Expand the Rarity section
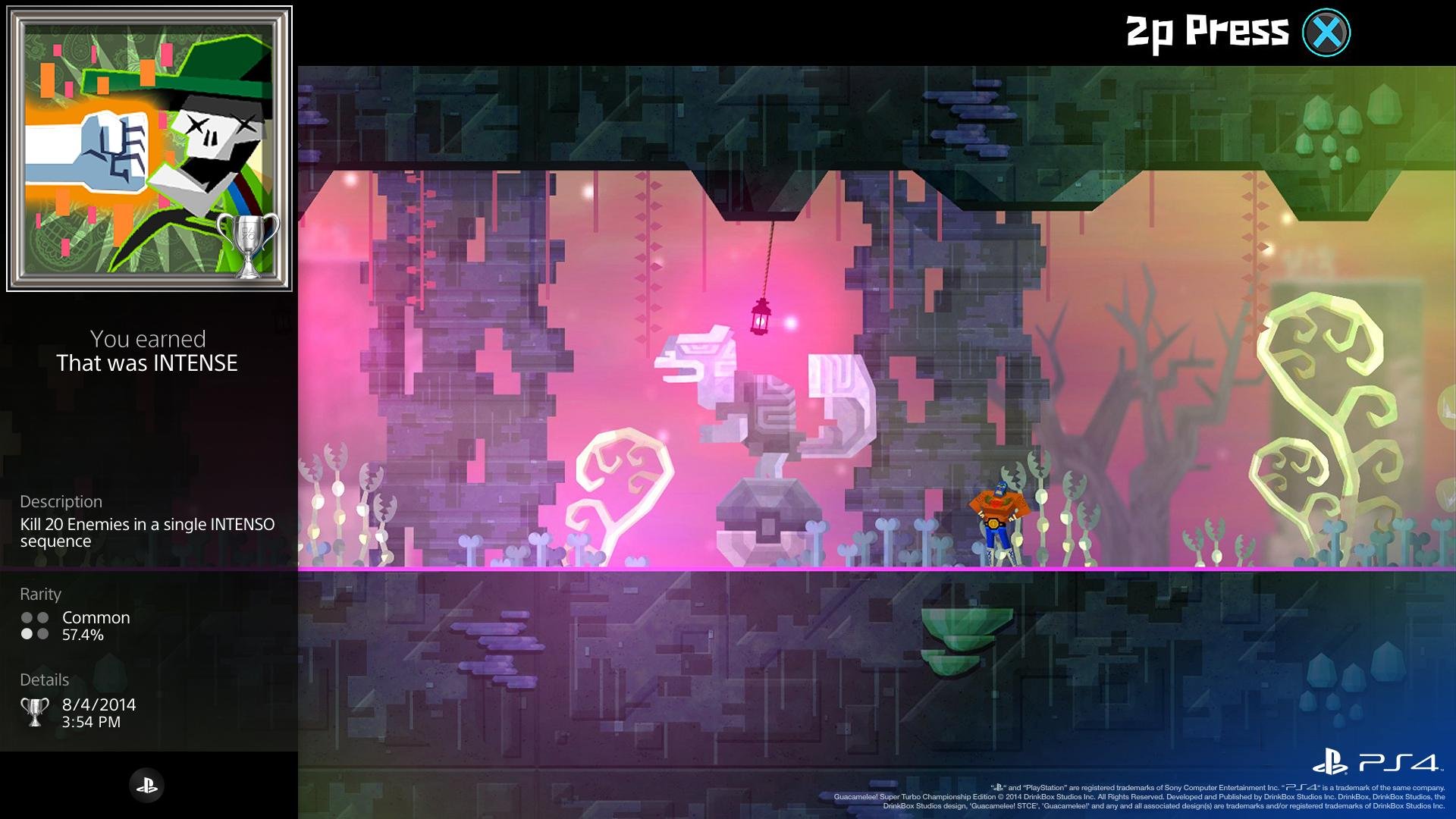This screenshot has width=1456, height=819. point(40,595)
